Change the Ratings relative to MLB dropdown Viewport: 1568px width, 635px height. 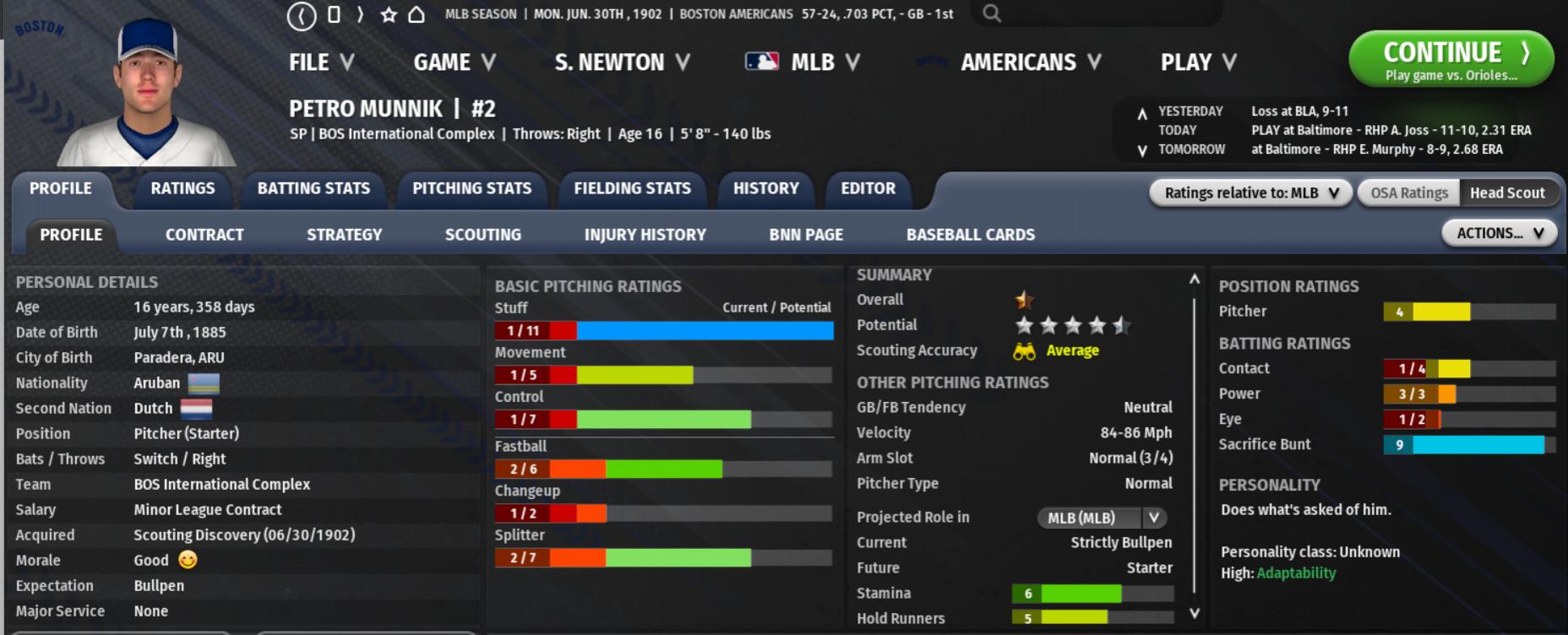pos(1250,193)
